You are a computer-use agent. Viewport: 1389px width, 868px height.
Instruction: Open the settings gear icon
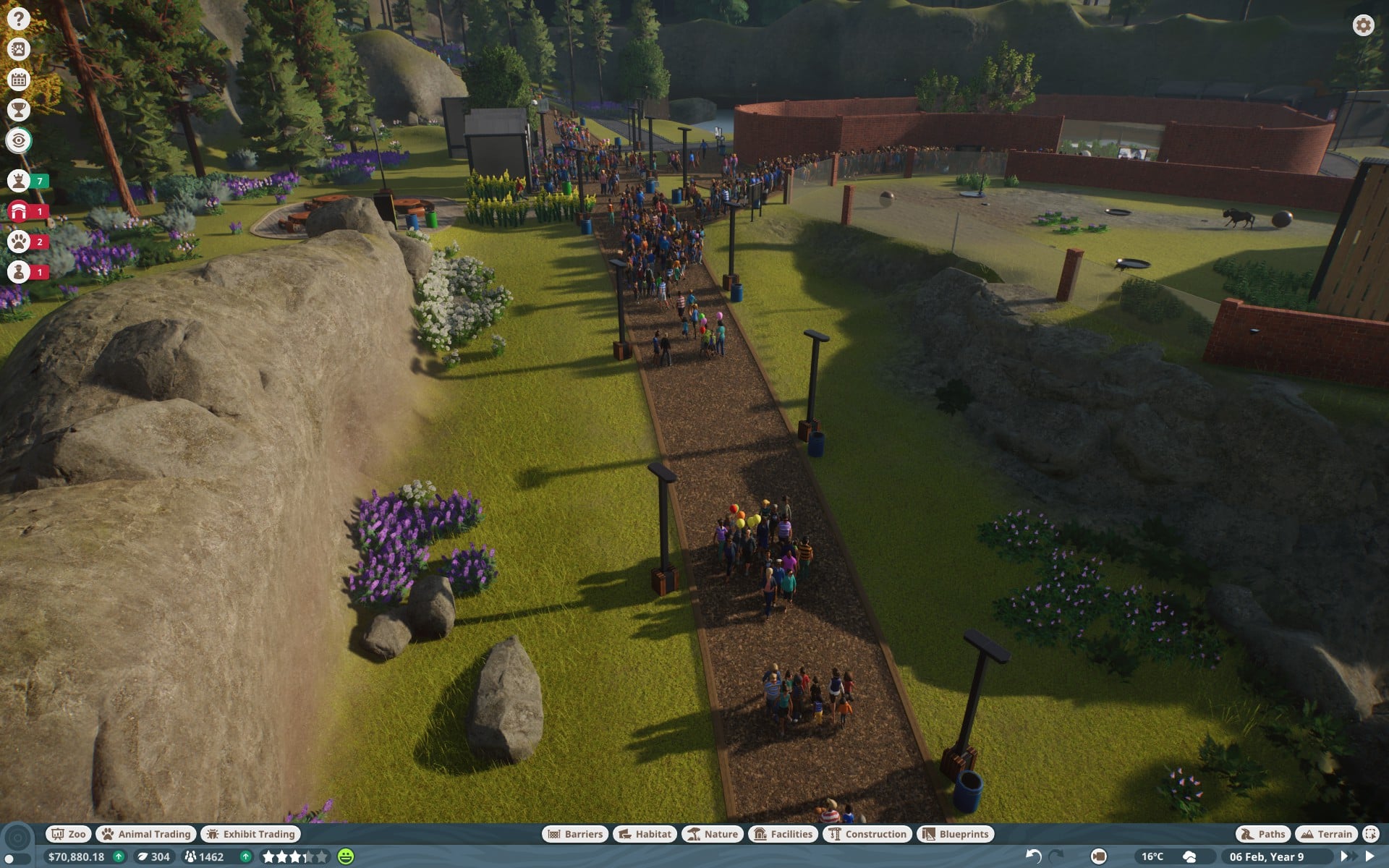point(1363,25)
